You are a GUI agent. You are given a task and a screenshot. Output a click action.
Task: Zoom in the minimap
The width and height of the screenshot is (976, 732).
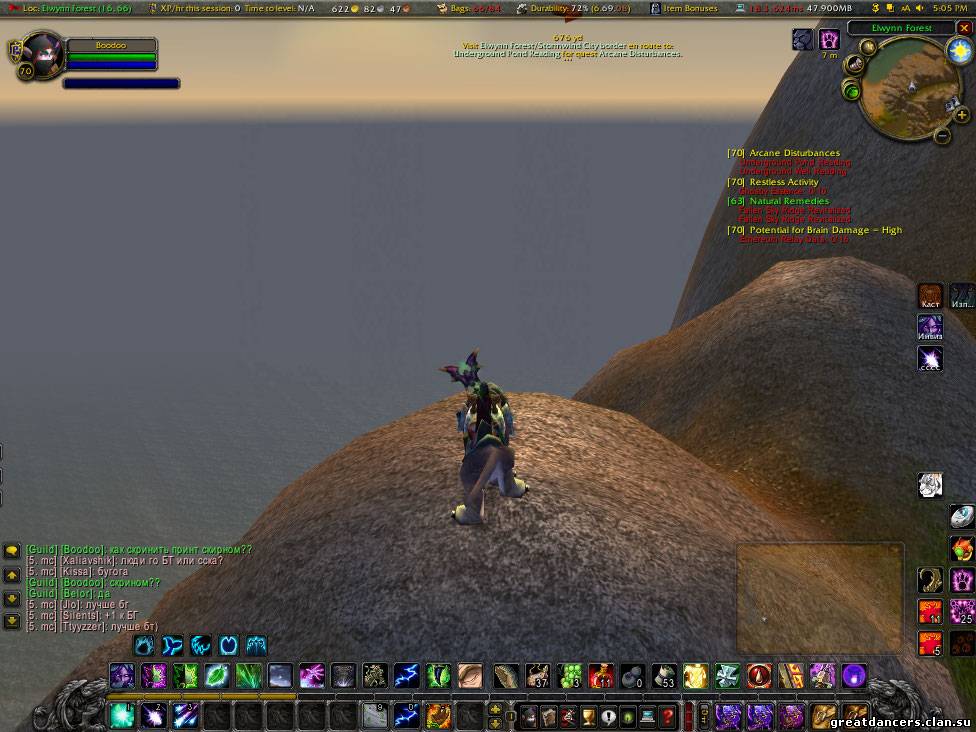(x=961, y=115)
